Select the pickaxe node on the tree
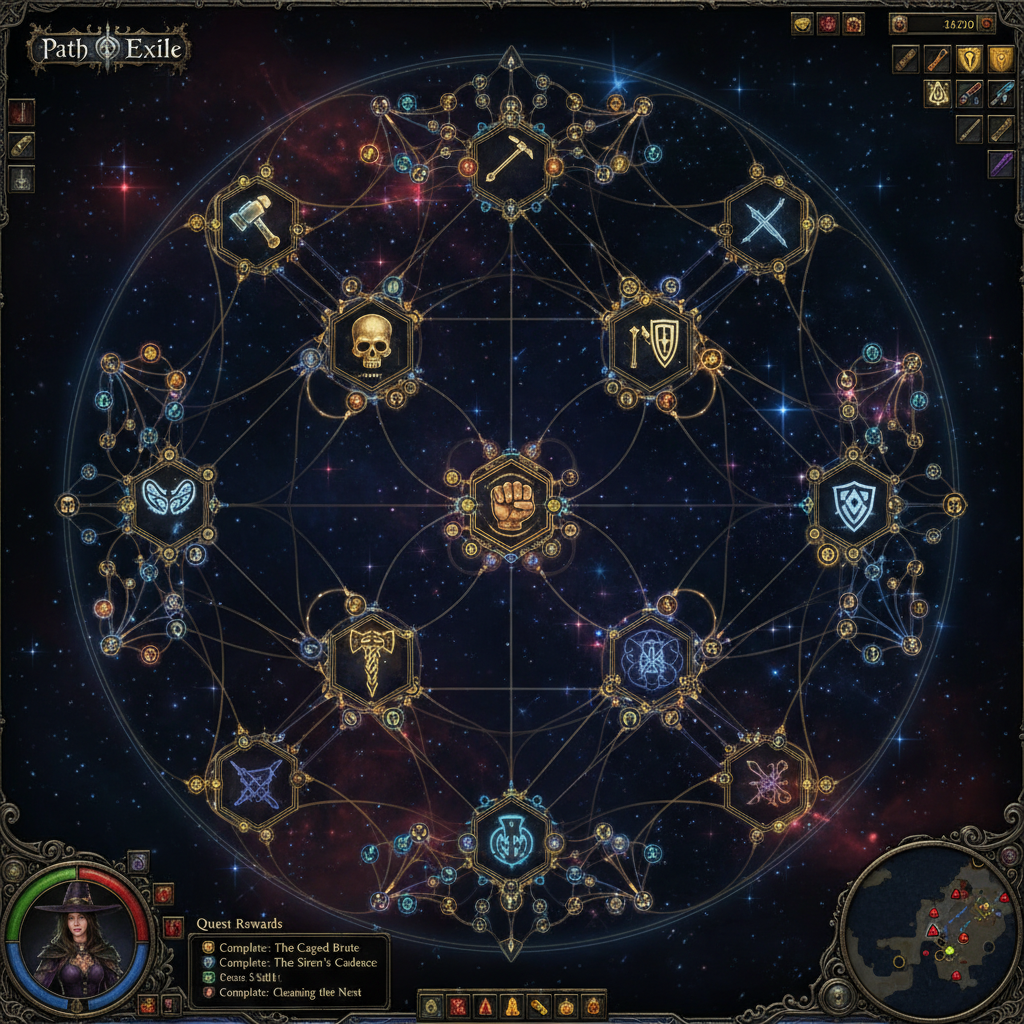 (510, 161)
